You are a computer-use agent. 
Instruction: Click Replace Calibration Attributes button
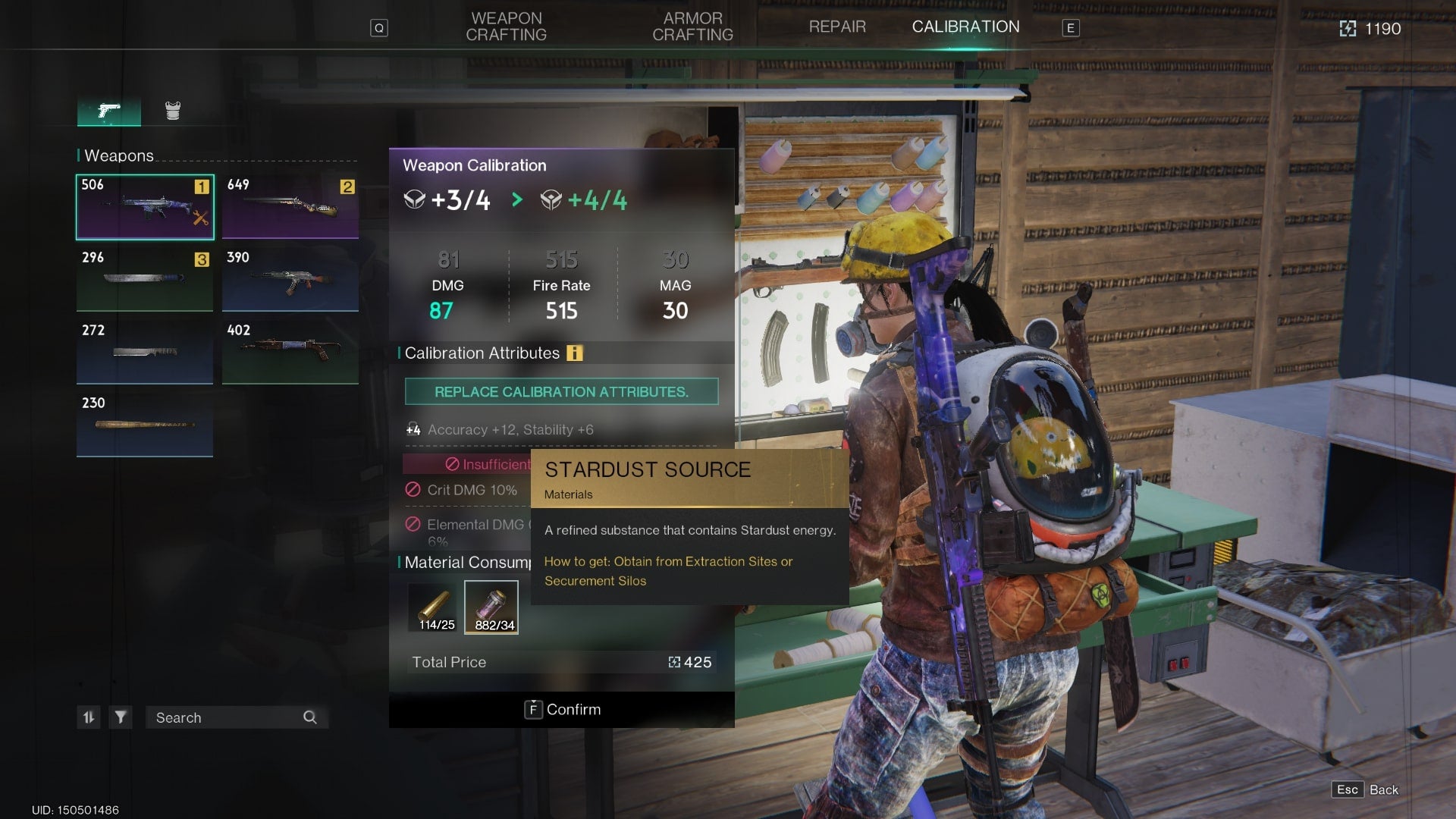click(x=561, y=392)
